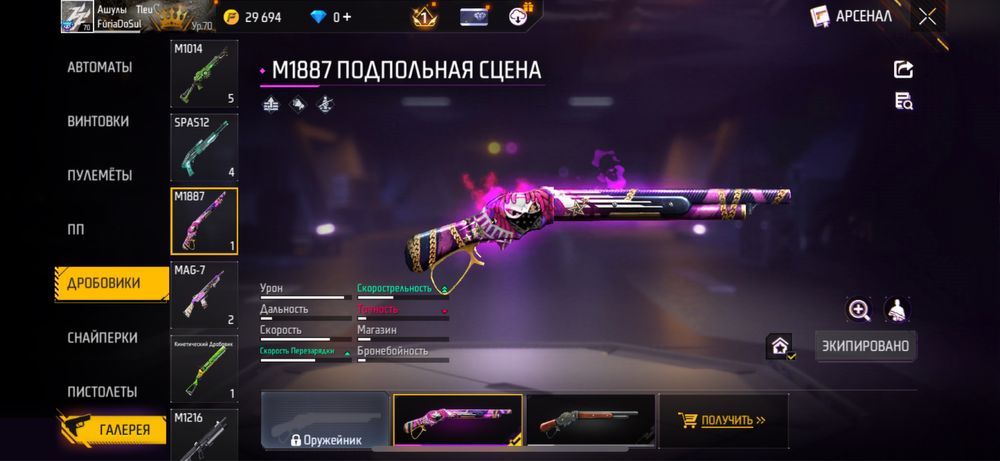Show the ПП weapons list
Screen dimensions: 1000x461
coord(76,229)
